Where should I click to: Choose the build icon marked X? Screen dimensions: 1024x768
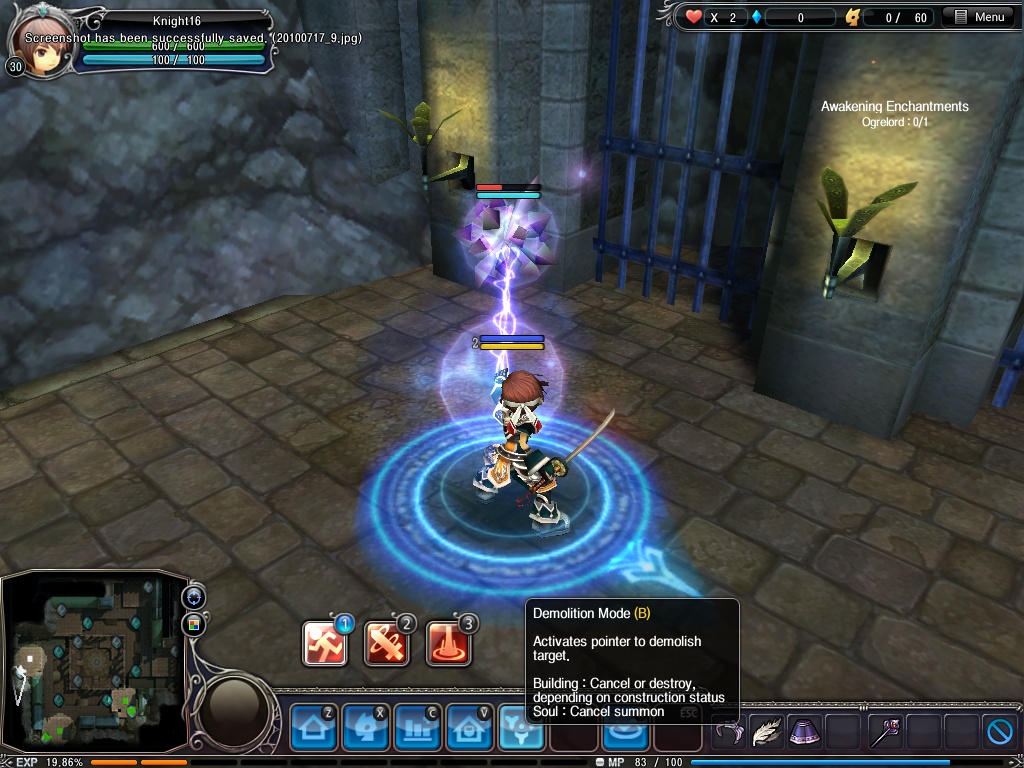click(365, 727)
